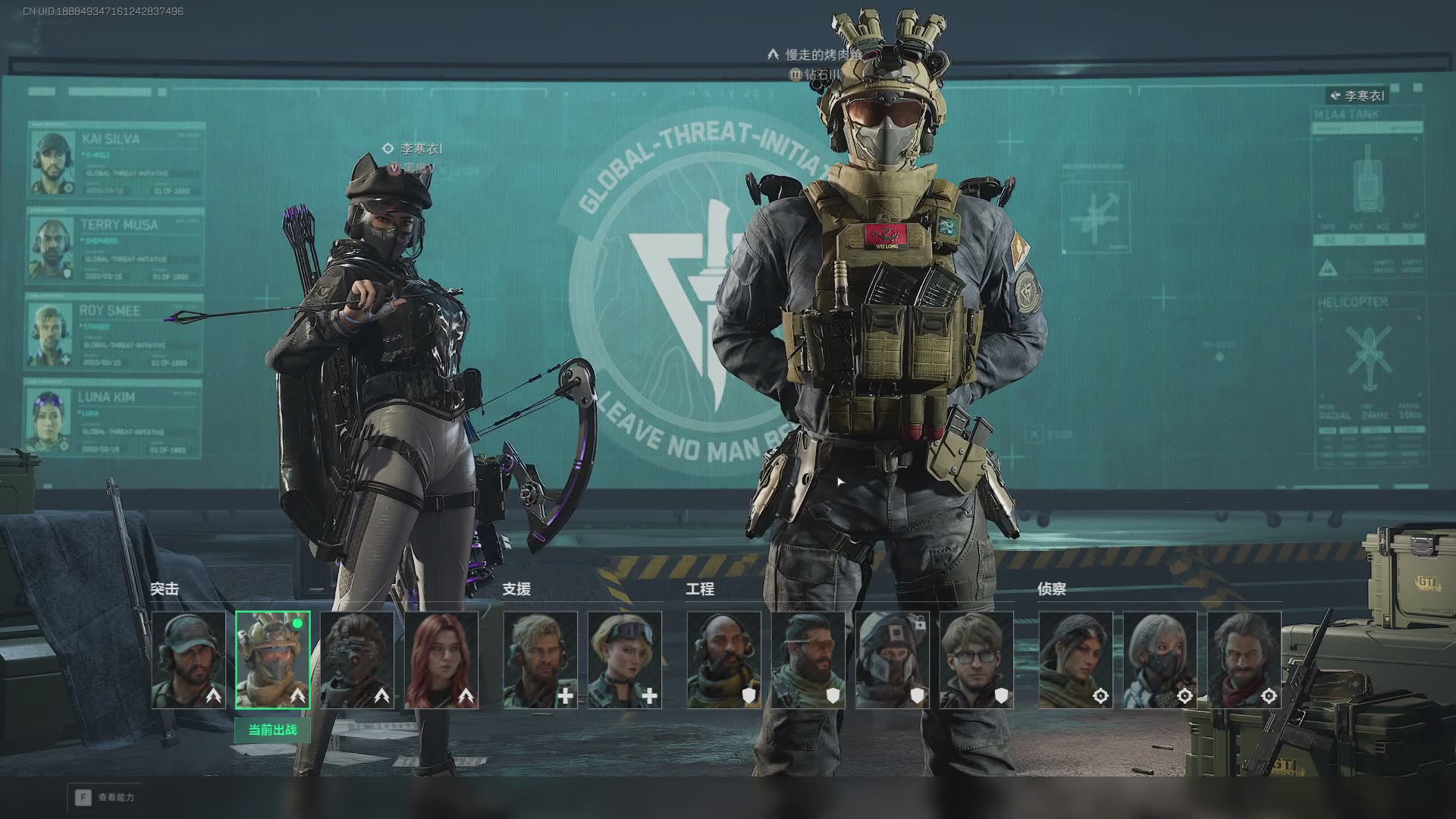This screenshot has height=819, width=1456.
Task: Pick the dark-haired woman recon operator
Action: [x=1076, y=660]
